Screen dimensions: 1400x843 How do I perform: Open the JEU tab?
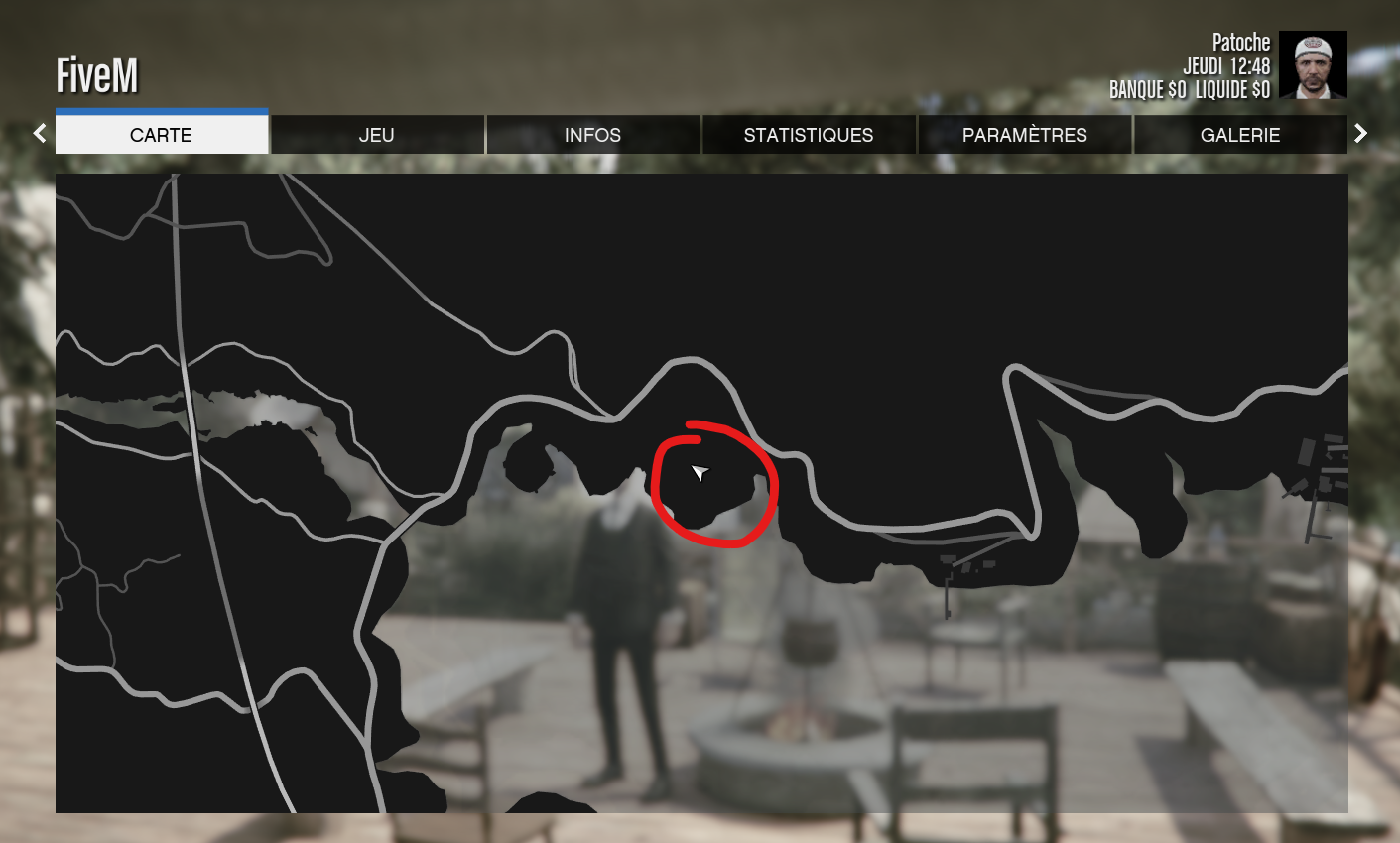[377, 135]
